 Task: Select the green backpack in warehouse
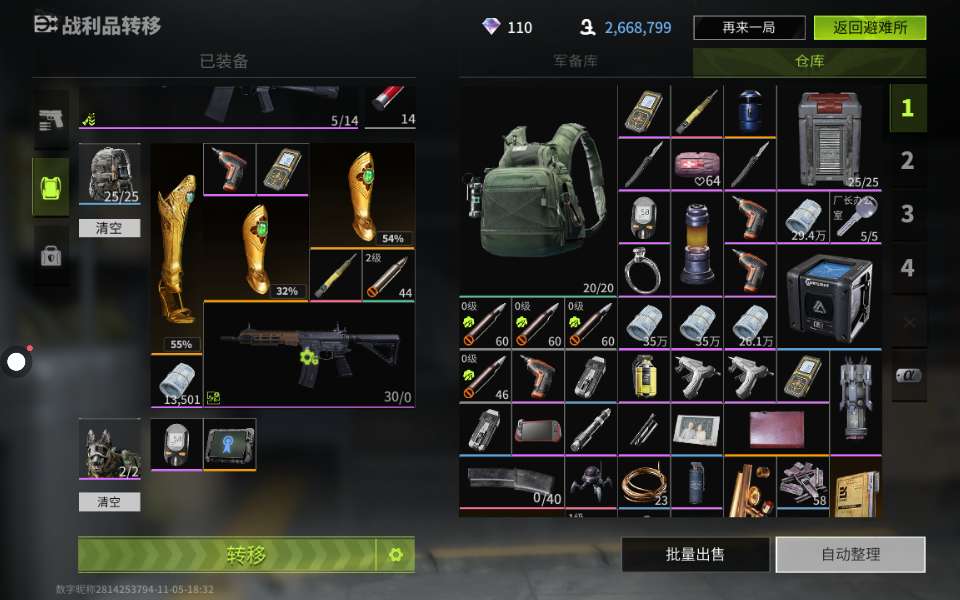[x=537, y=190]
